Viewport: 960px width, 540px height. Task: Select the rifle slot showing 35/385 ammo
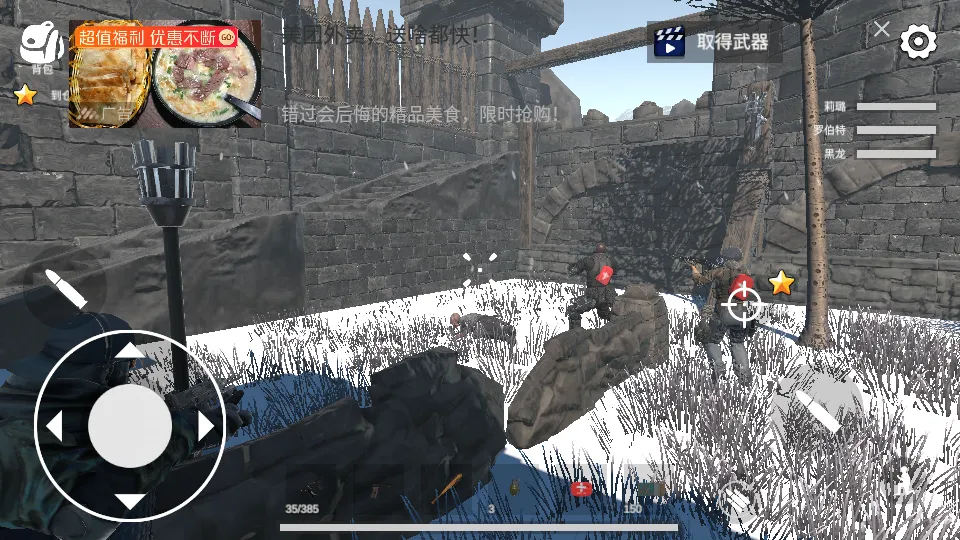point(312,489)
